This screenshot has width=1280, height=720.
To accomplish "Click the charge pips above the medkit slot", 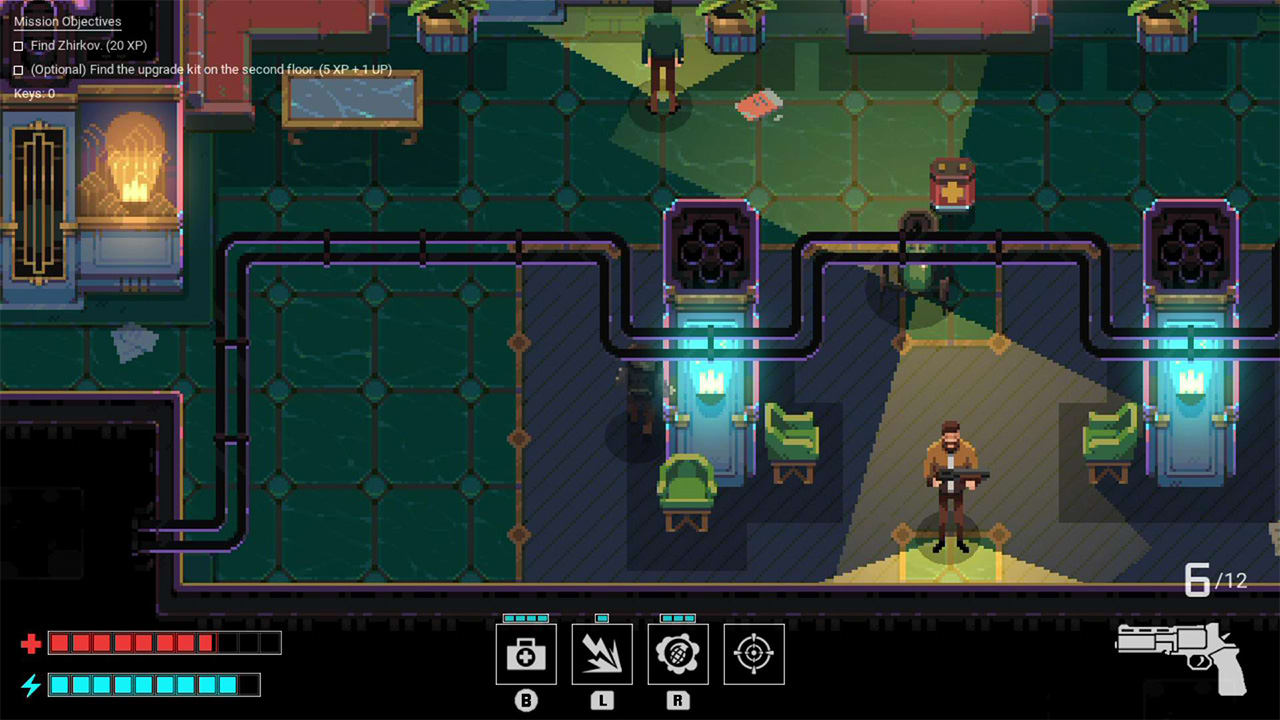I will pyautogui.click(x=526, y=619).
